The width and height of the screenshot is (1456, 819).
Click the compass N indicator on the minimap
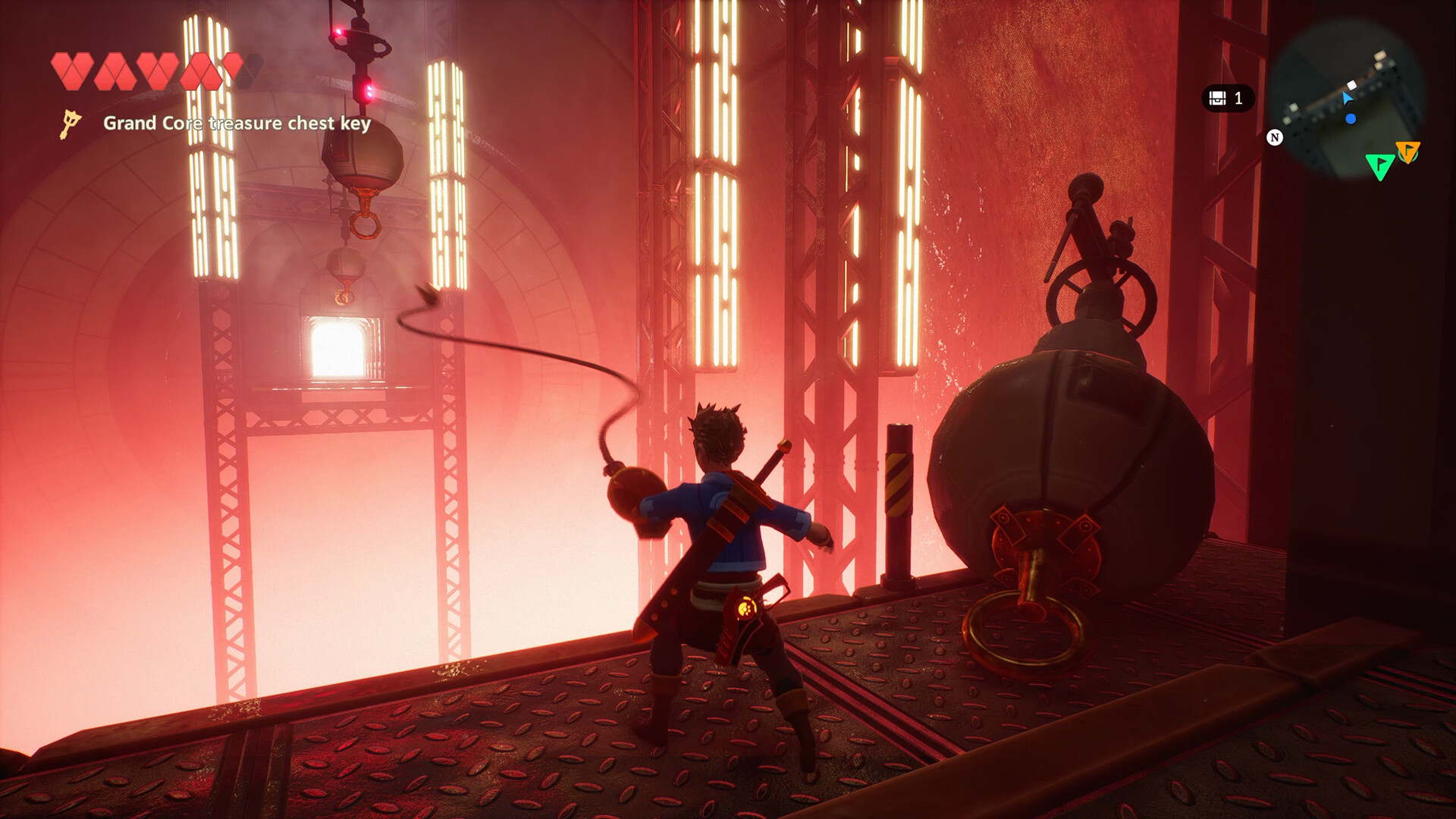click(x=1275, y=136)
